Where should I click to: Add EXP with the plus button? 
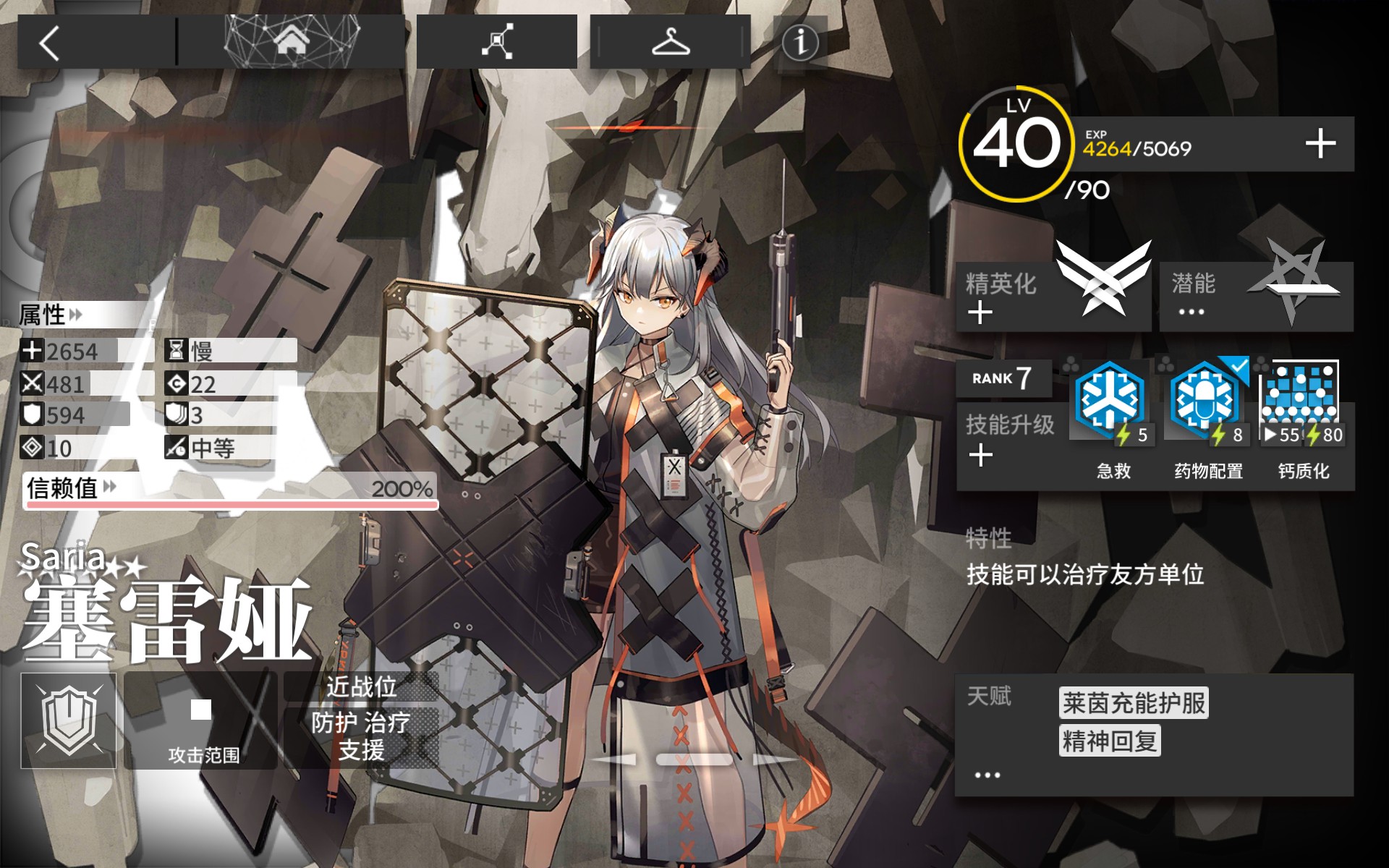(x=1320, y=143)
